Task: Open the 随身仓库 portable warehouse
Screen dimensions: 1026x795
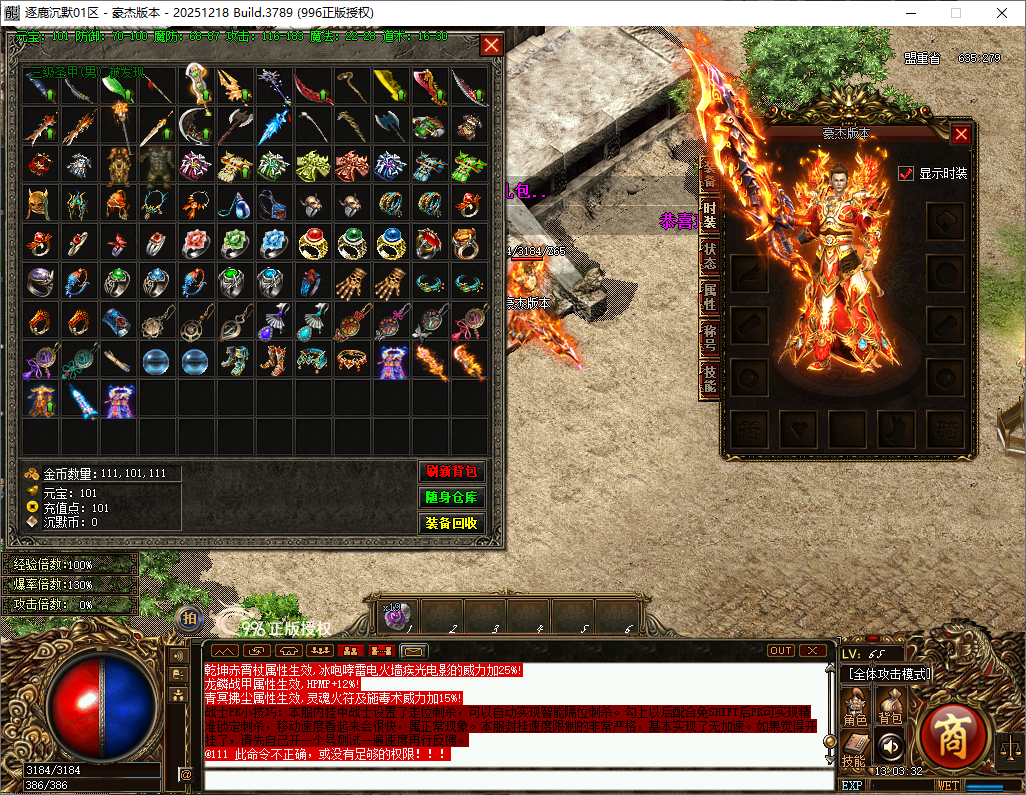Action: tap(451, 497)
